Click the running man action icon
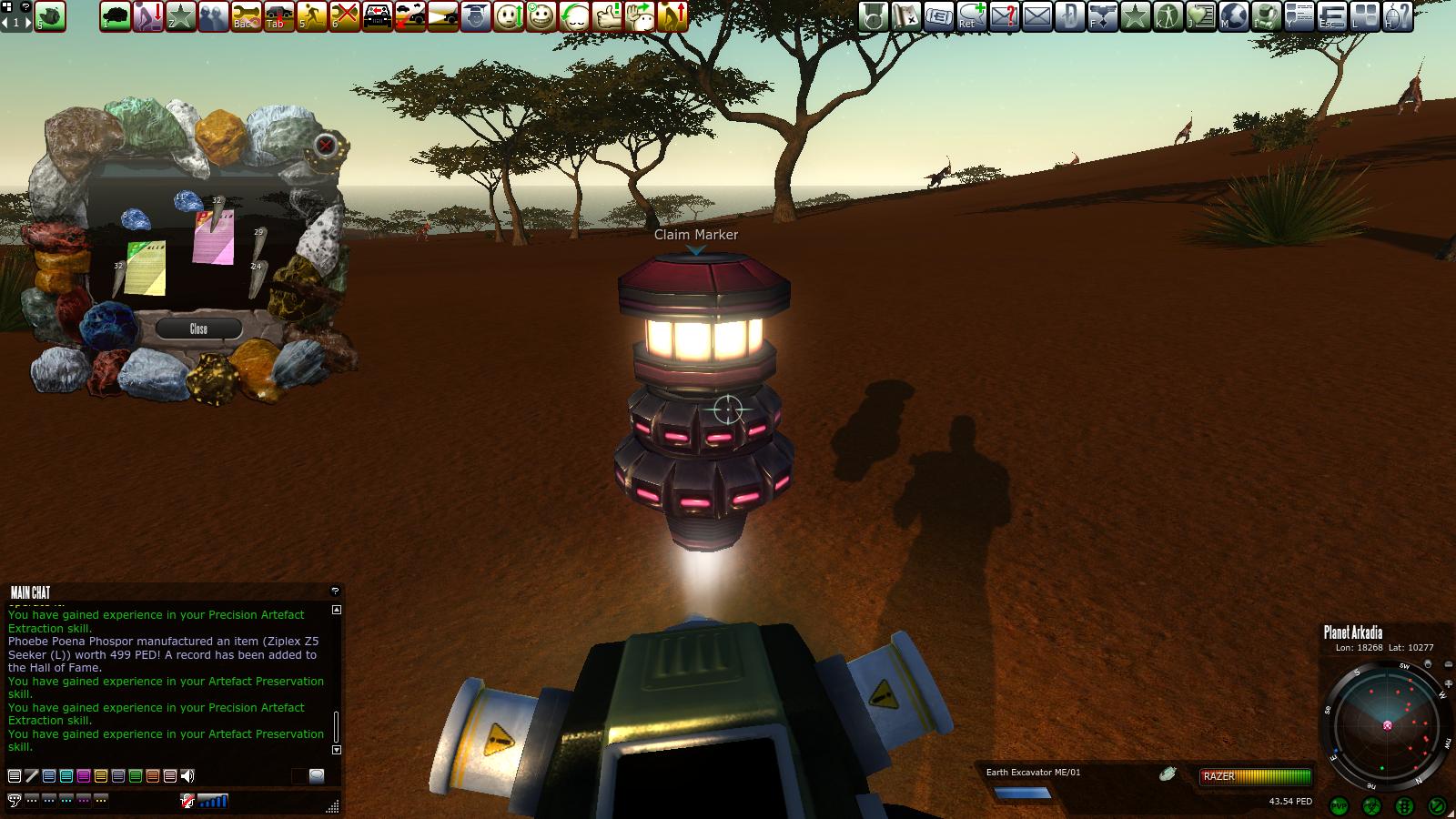 (x=312, y=15)
